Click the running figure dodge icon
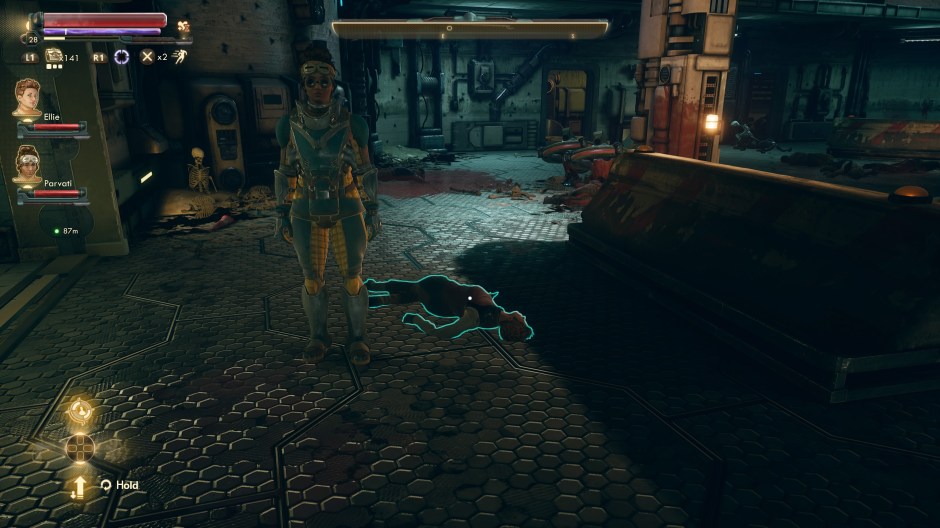This screenshot has width=940, height=528. [x=180, y=57]
